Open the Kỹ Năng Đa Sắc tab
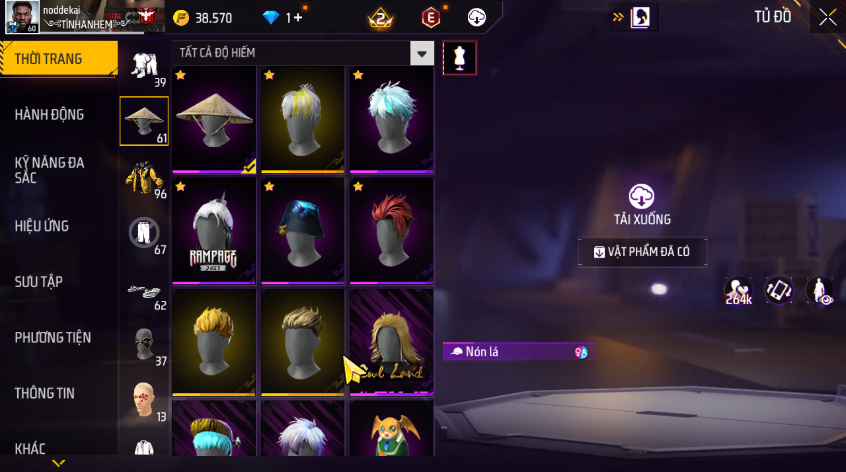846x472 pixels. tap(50, 169)
